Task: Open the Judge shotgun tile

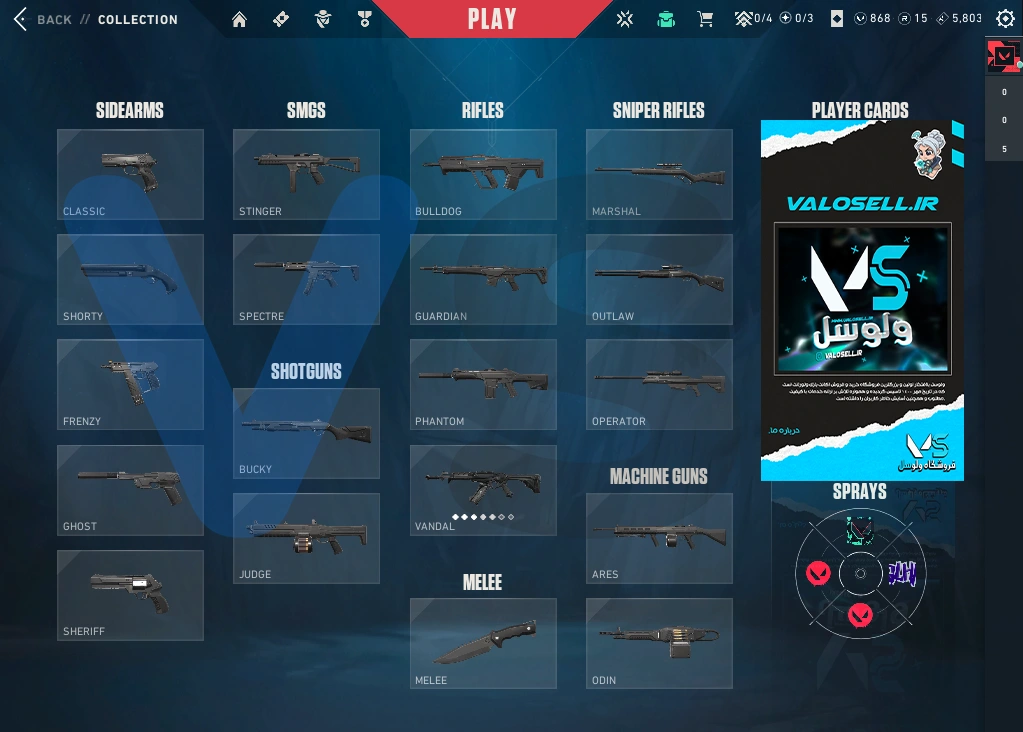Action: tap(306, 538)
